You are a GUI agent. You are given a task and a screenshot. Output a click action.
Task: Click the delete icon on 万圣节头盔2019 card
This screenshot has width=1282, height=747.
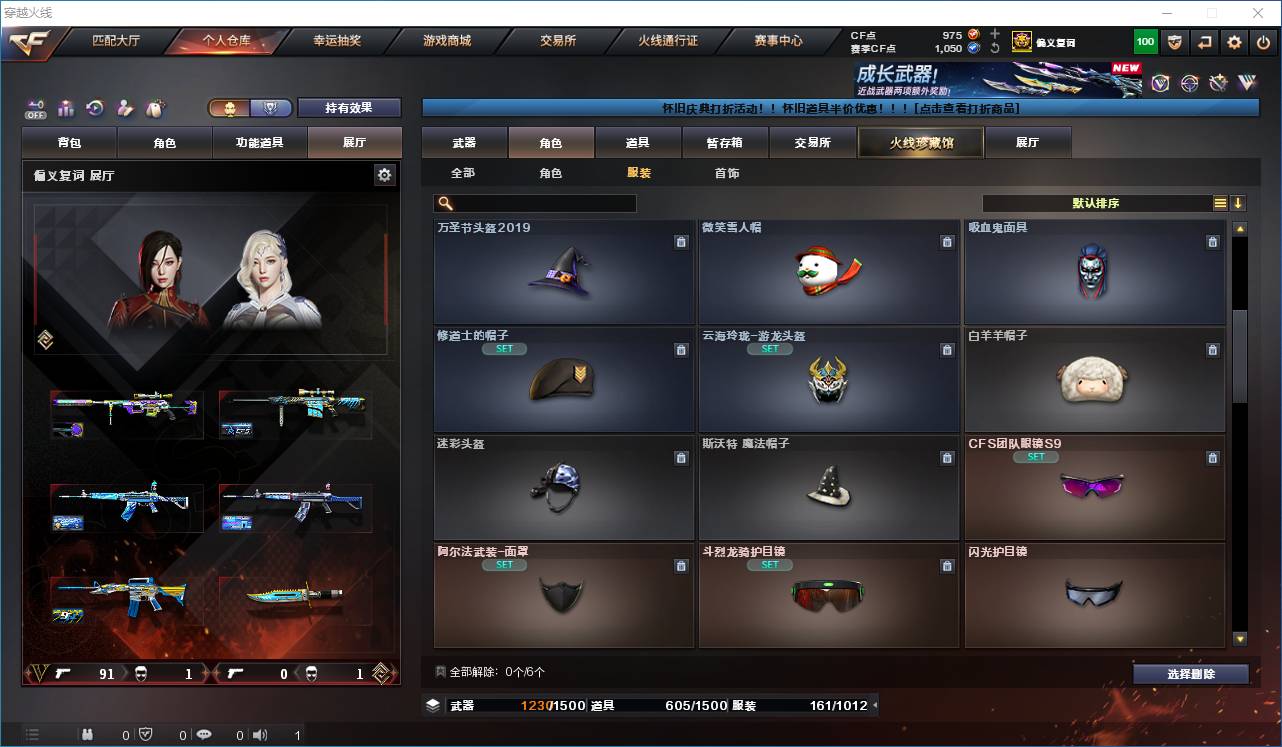[681, 242]
